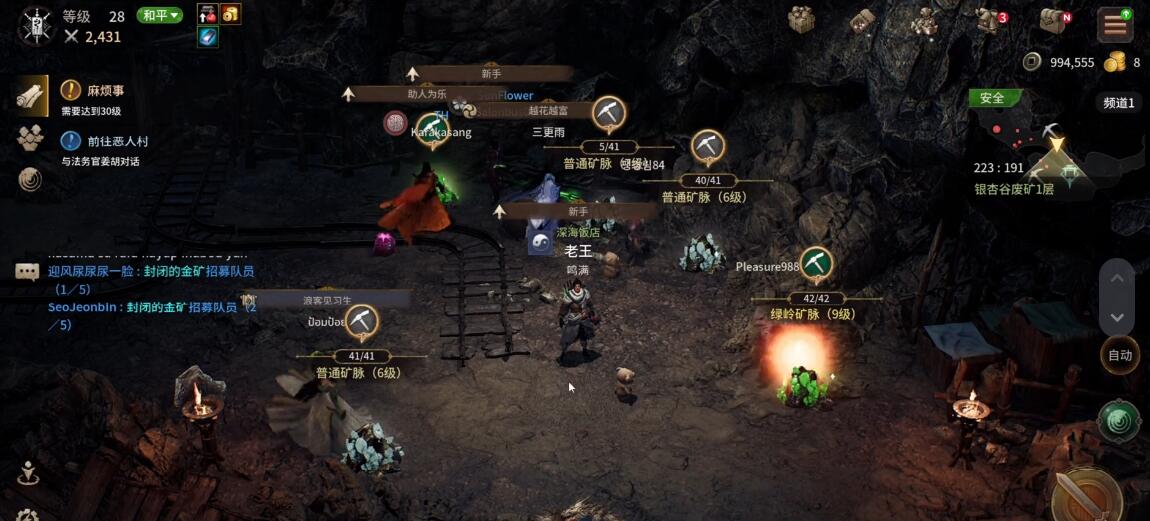Viewport: 1150px width, 521px height.
Task: Open the bell icon with 3 badge
Action: coord(989,21)
